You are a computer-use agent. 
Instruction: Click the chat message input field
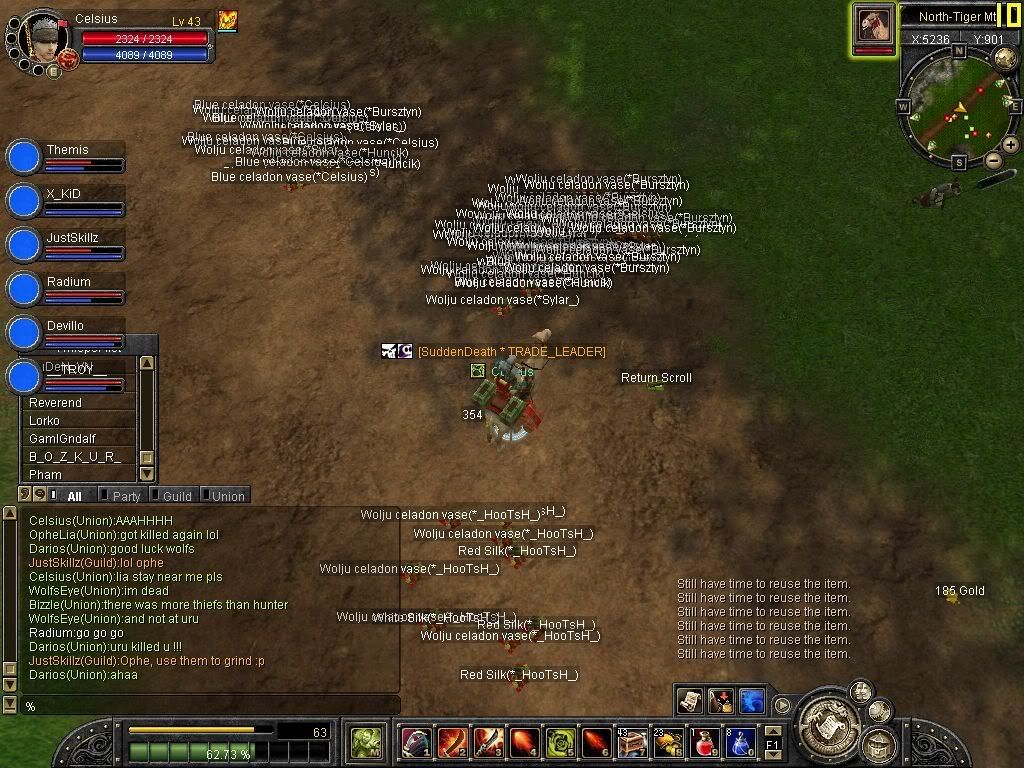[210, 706]
